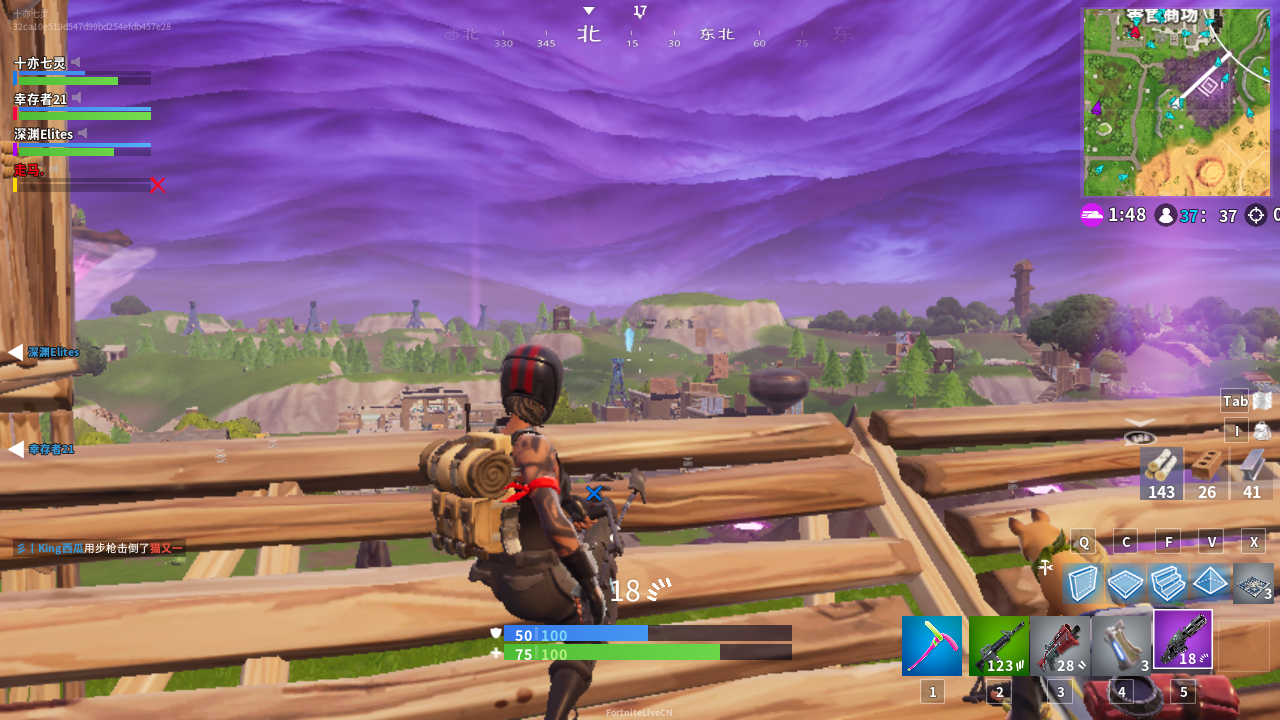Image resolution: width=1280 pixels, height=720 pixels.
Task: Select the pink pickaxe in slot 1
Action: point(931,645)
